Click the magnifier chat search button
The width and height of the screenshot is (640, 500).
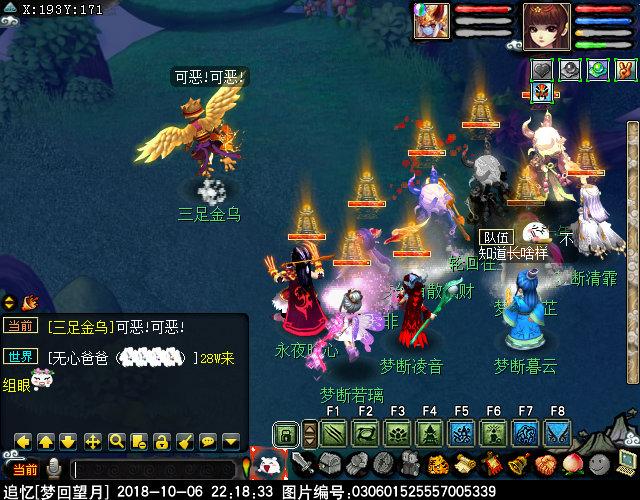click(x=116, y=440)
